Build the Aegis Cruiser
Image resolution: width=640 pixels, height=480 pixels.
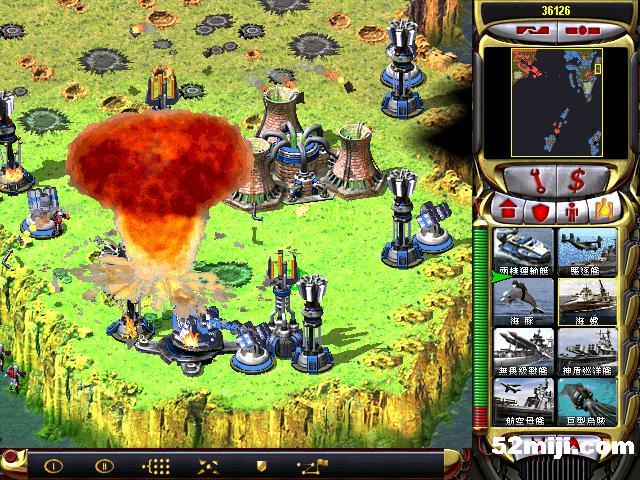point(587,350)
